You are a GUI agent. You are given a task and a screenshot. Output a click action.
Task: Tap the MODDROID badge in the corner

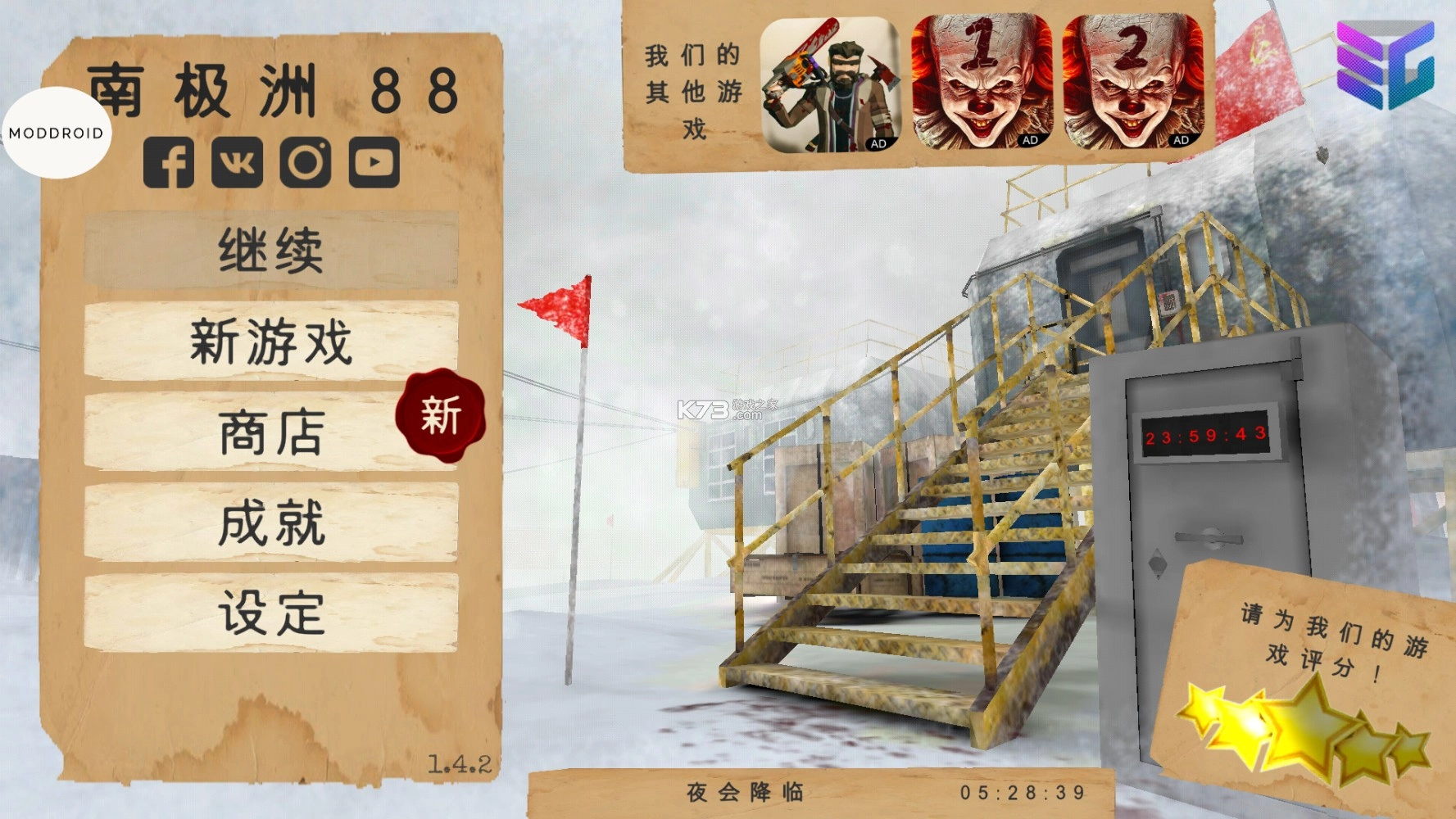pyautogui.click(x=56, y=131)
